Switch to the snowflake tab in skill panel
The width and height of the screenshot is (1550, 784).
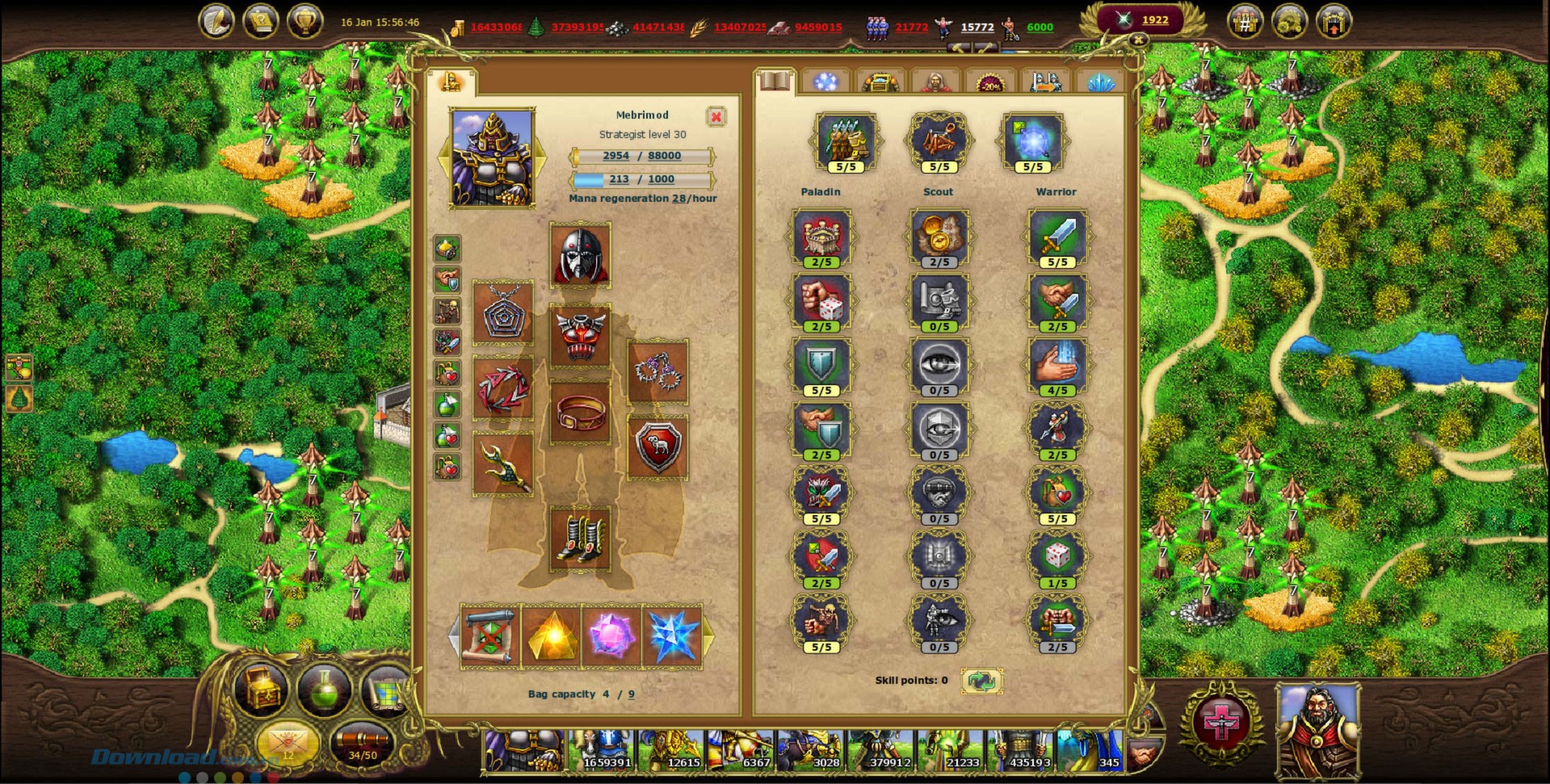tap(825, 81)
